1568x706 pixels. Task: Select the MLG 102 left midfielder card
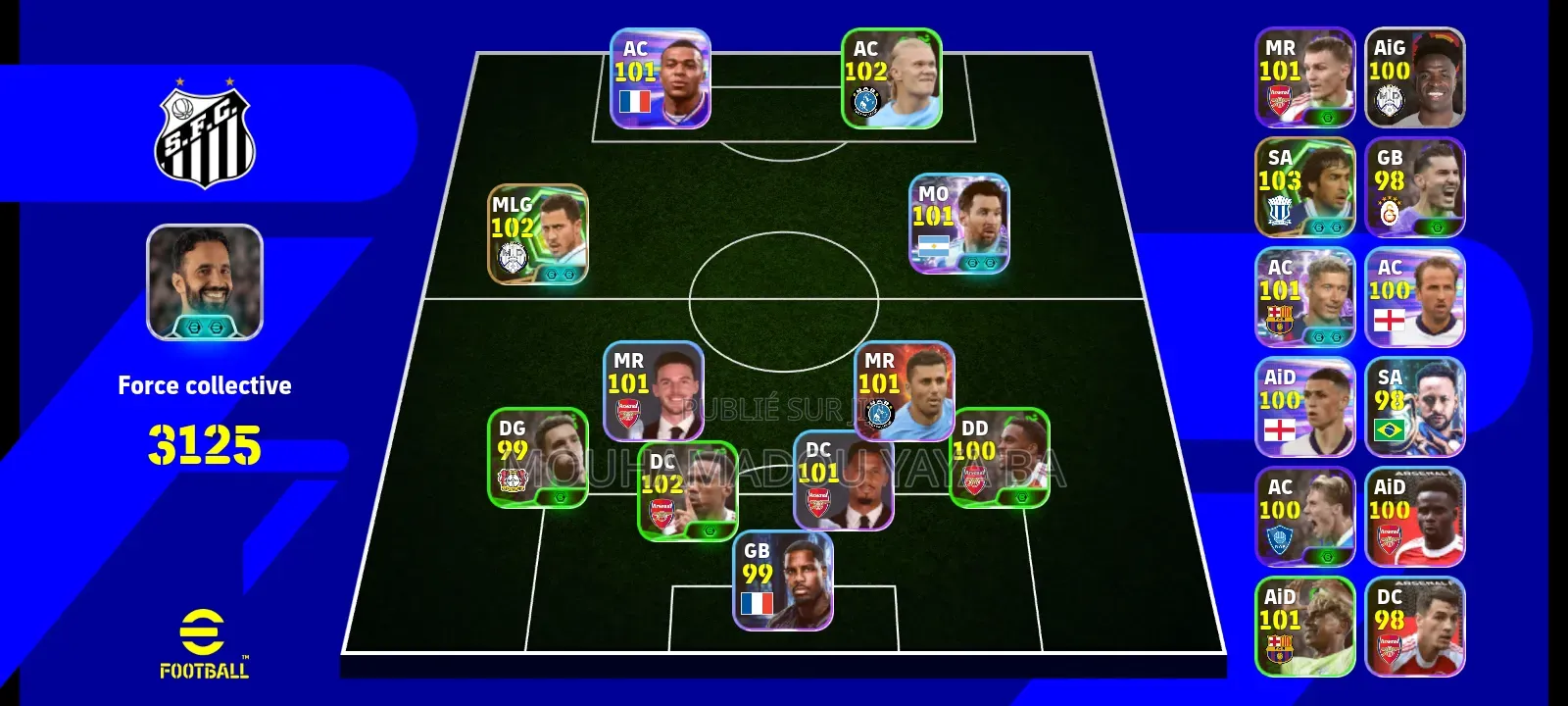[x=538, y=234]
